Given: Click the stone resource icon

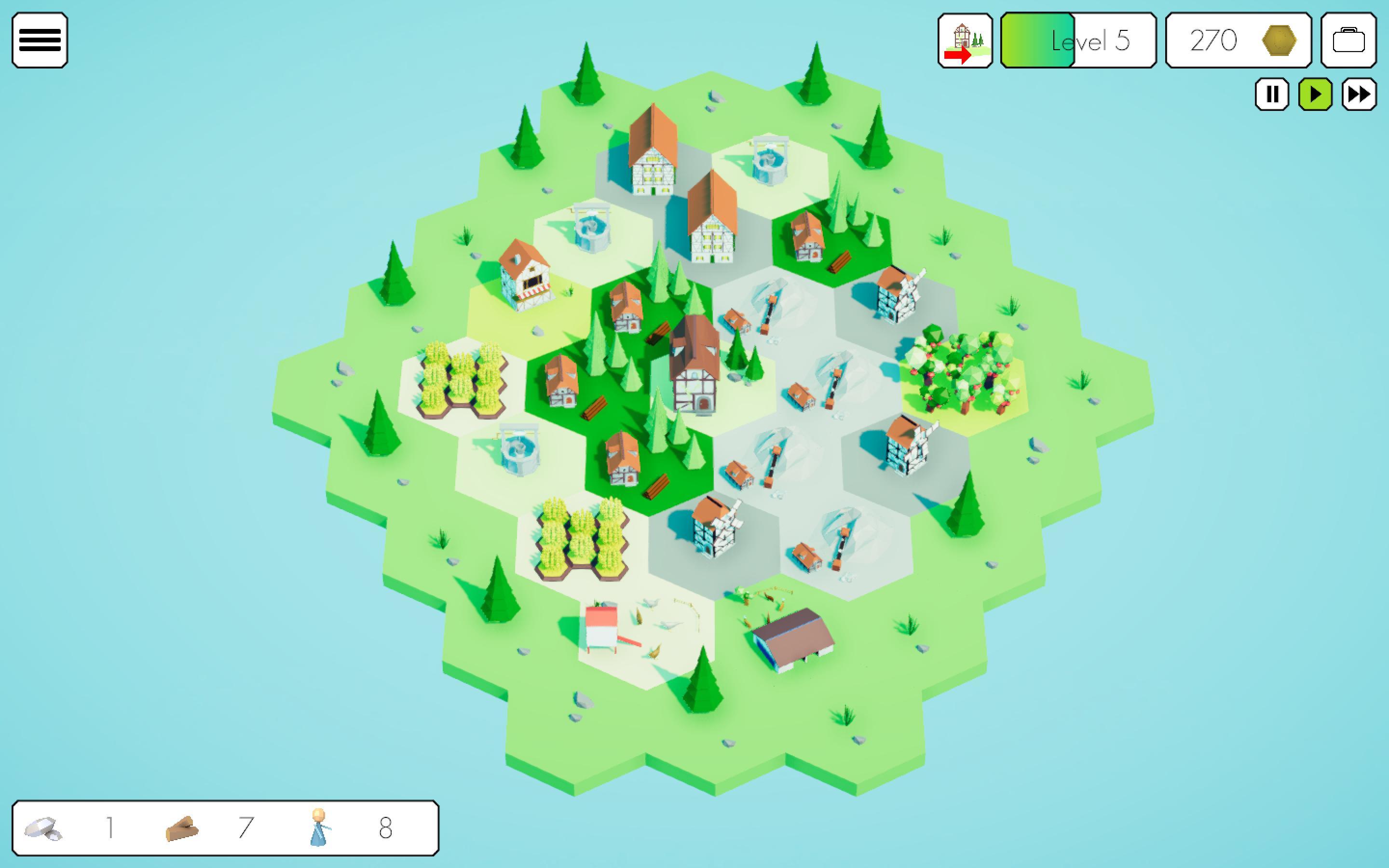Looking at the screenshot, I should pos(43,828).
